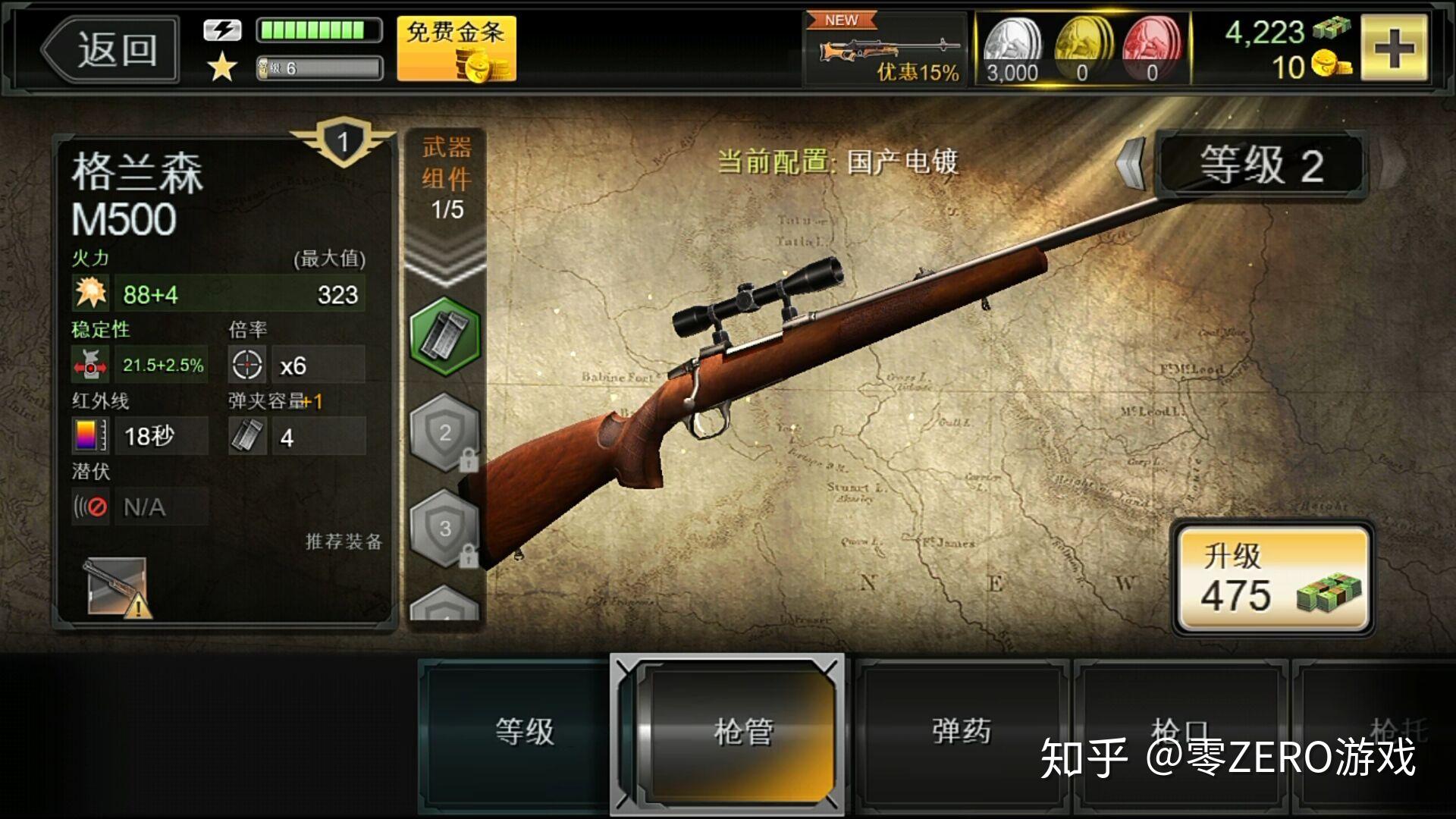This screenshot has height=819, width=1456.
Task: Claim free gold via 免费金条
Action: (x=457, y=49)
